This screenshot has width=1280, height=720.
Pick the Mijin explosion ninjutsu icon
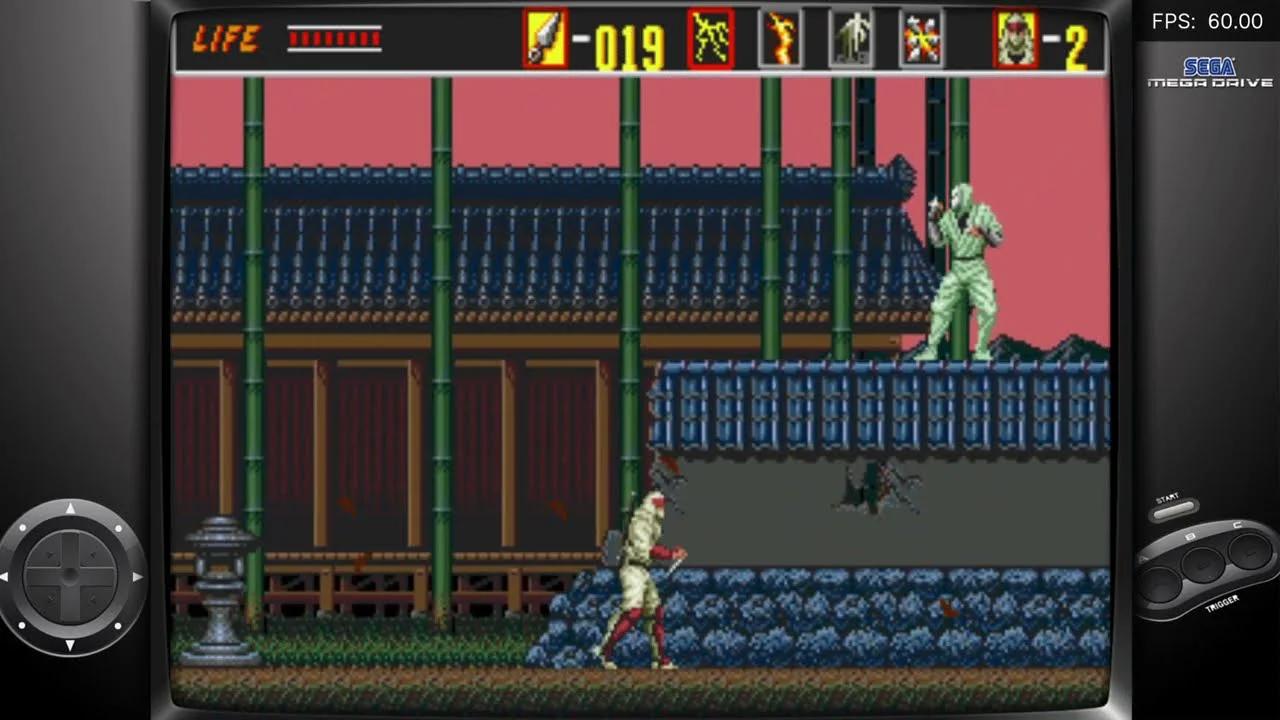921,36
